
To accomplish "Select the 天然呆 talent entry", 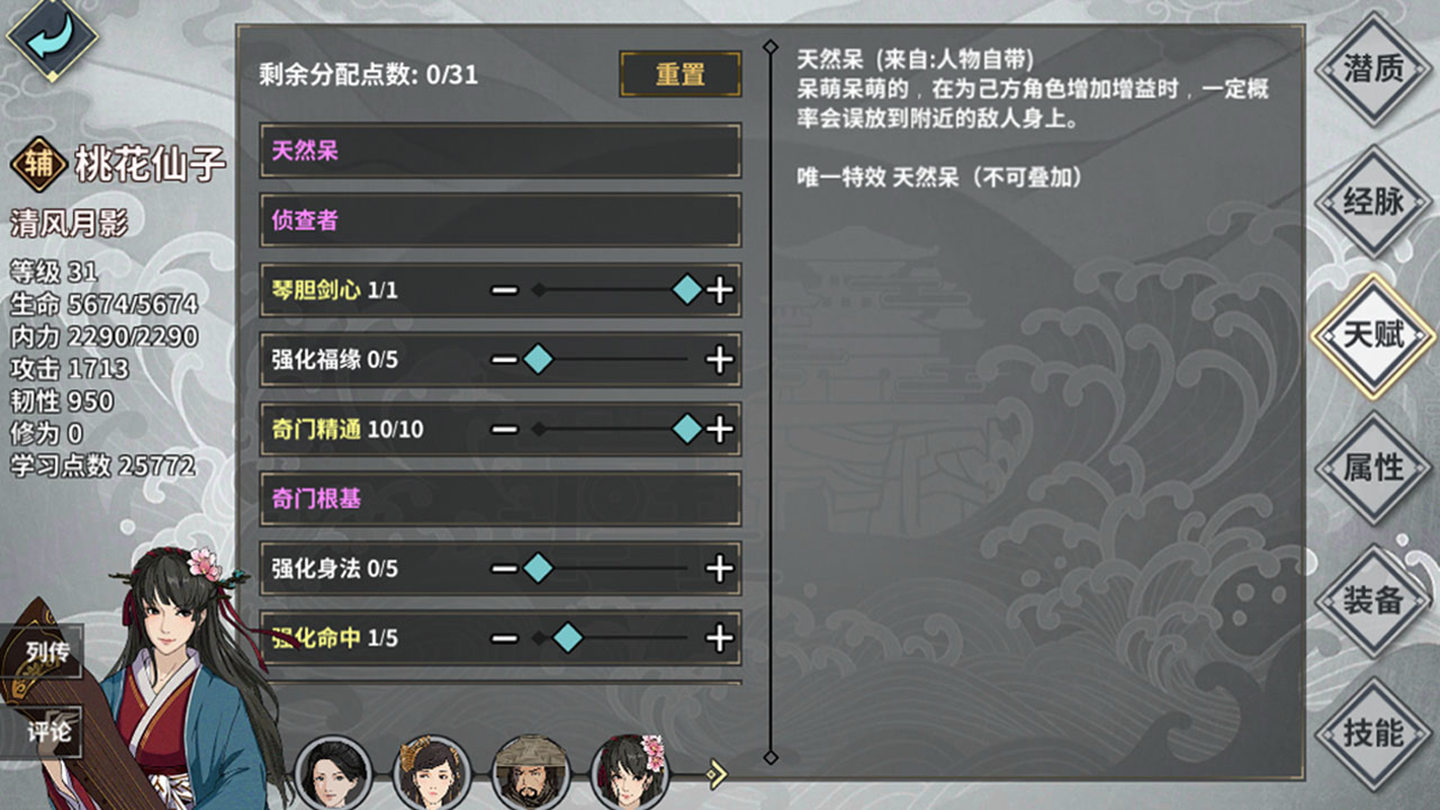I will (x=500, y=152).
